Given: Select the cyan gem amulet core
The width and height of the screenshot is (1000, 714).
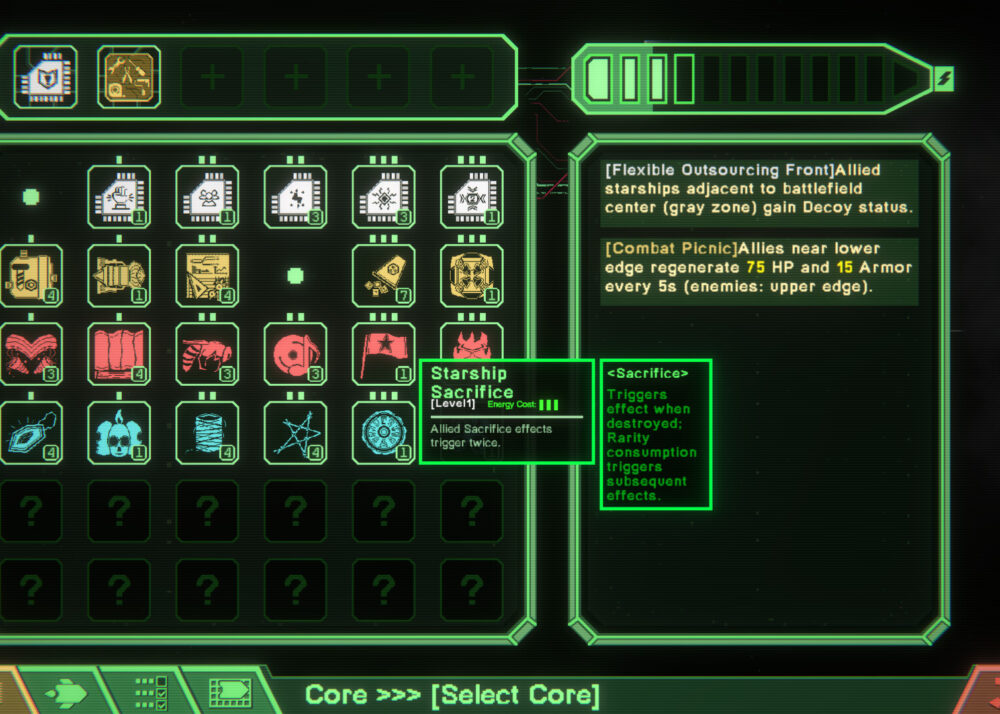Looking at the screenshot, I should click(29, 432).
